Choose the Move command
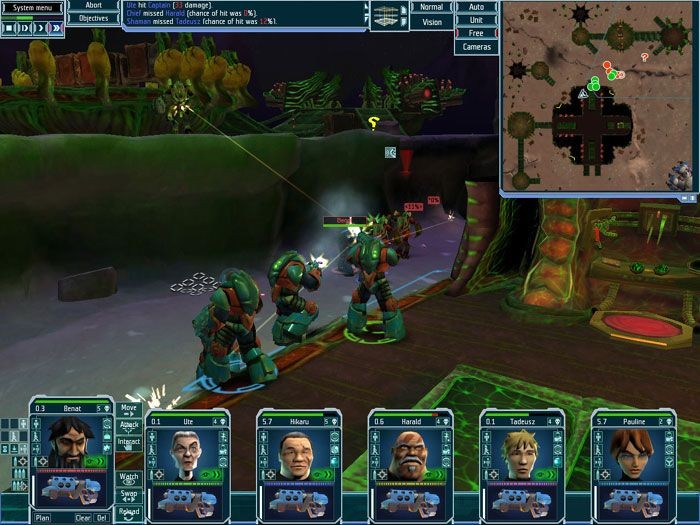This screenshot has height=525, width=700. 129,408
